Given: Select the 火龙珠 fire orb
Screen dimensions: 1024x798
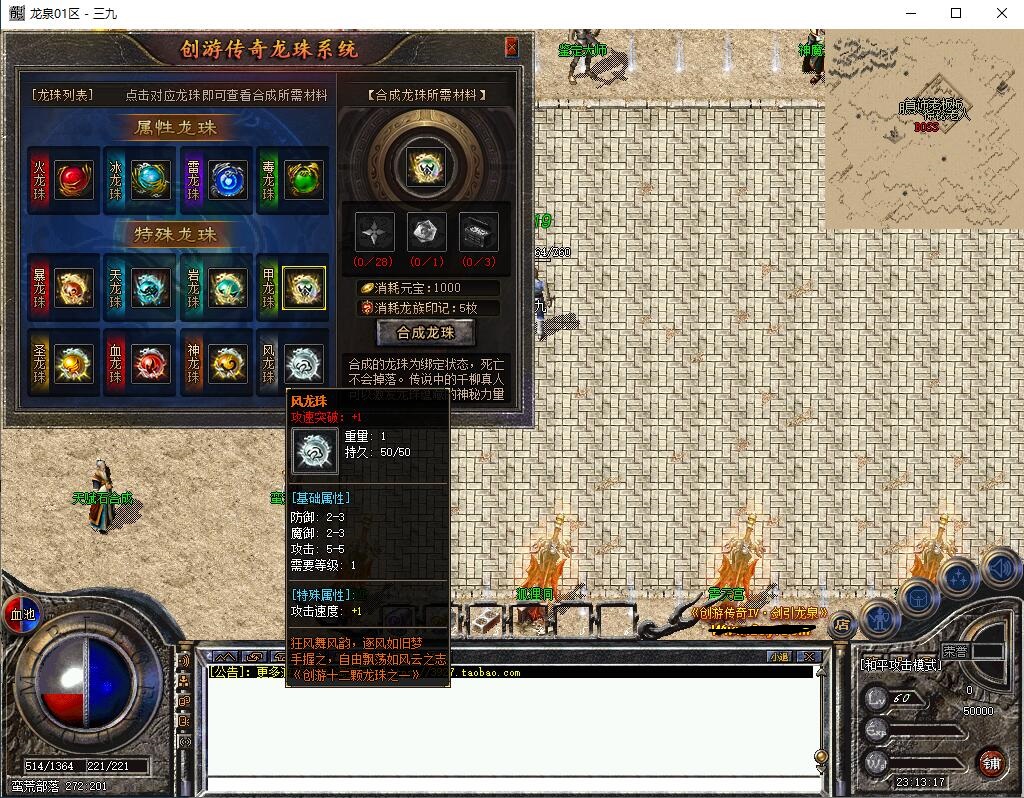Looking at the screenshot, I should point(73,181).
